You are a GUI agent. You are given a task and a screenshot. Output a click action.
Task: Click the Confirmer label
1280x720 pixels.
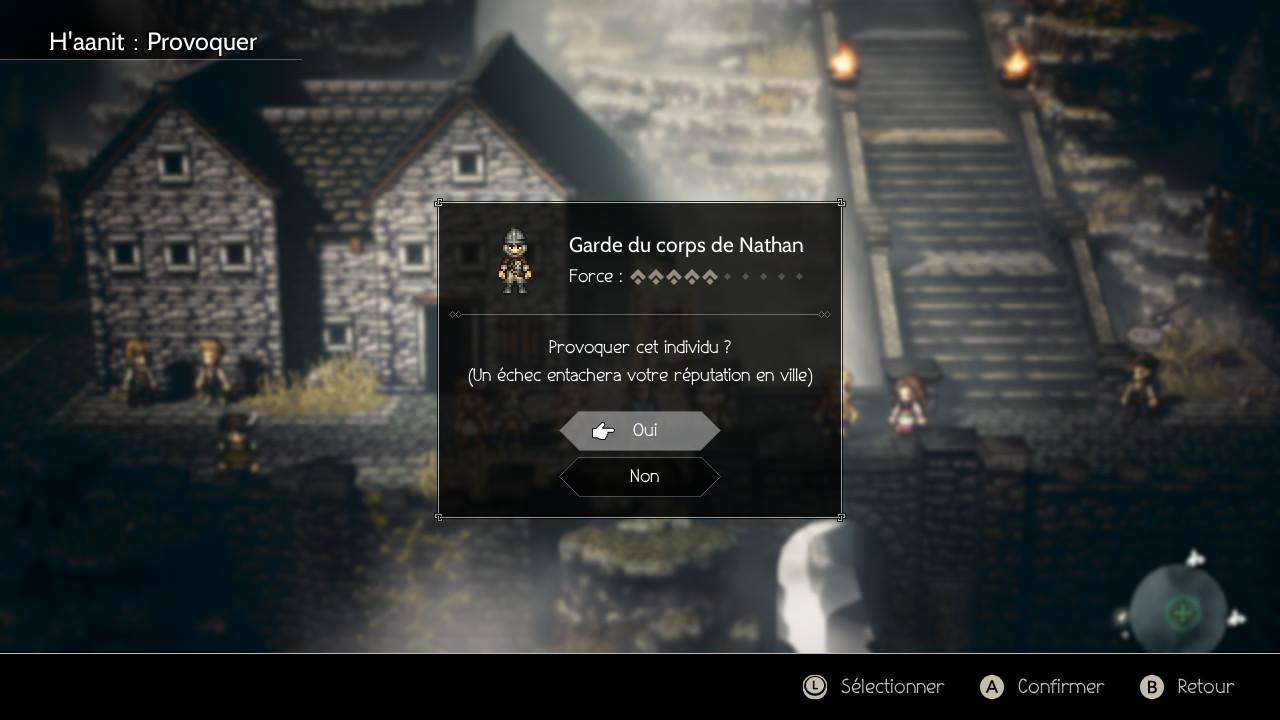pos(1060,687)
